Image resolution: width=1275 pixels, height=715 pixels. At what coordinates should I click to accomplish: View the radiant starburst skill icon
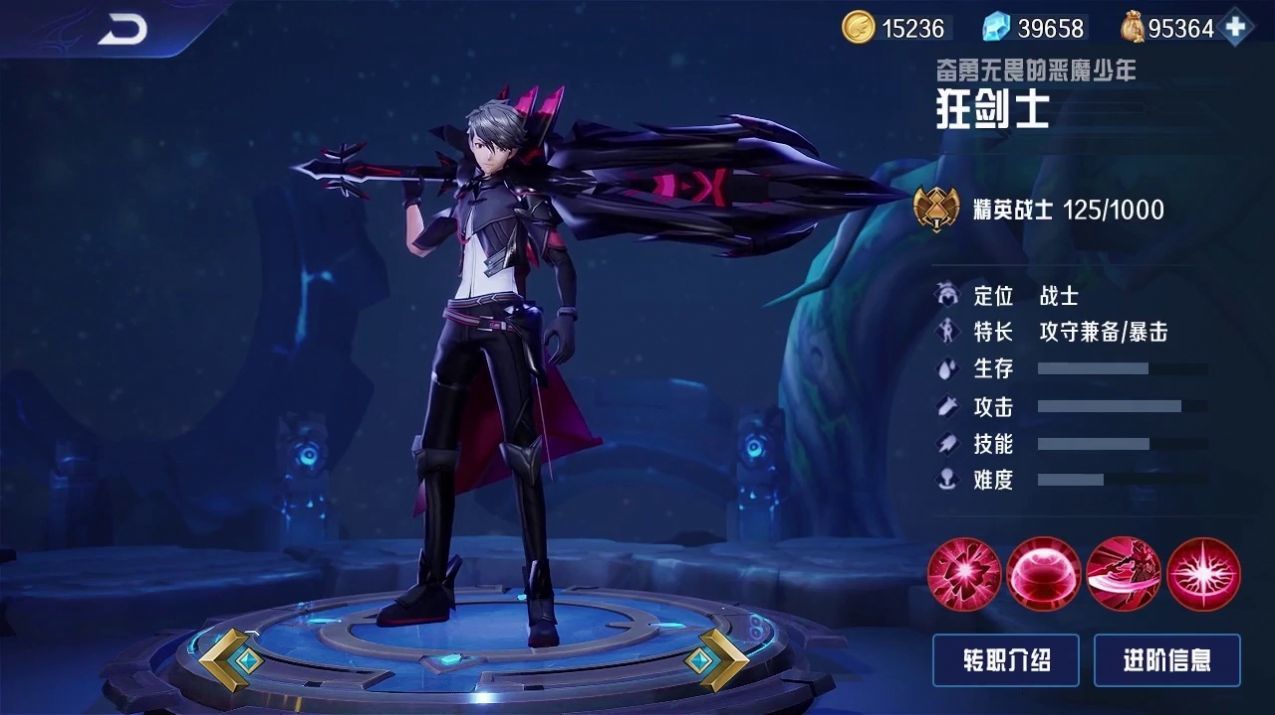click(1204, 573)
